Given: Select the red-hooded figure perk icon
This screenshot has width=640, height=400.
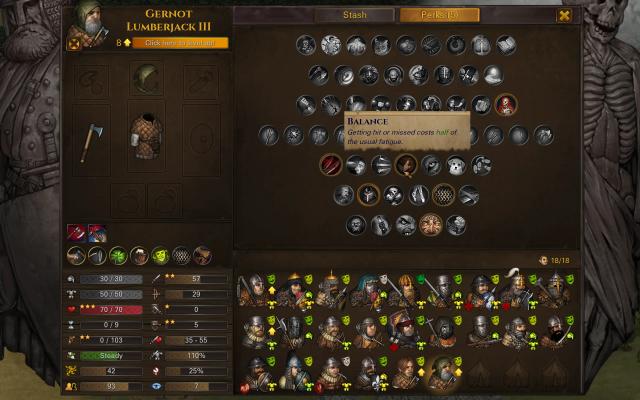Looking at the screenshot, I should [x=506, y=104].
